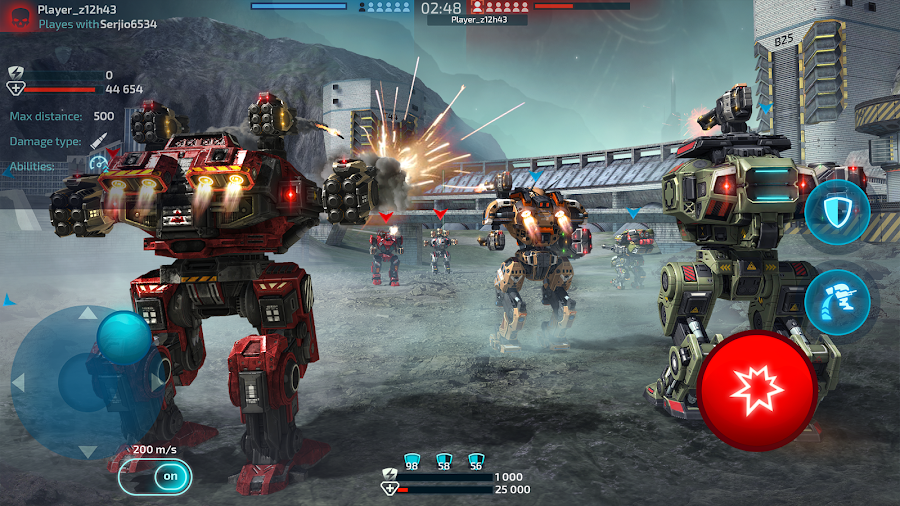Select the weapon slot showing 98
This screenshot has width=900, height=506.
411,460
